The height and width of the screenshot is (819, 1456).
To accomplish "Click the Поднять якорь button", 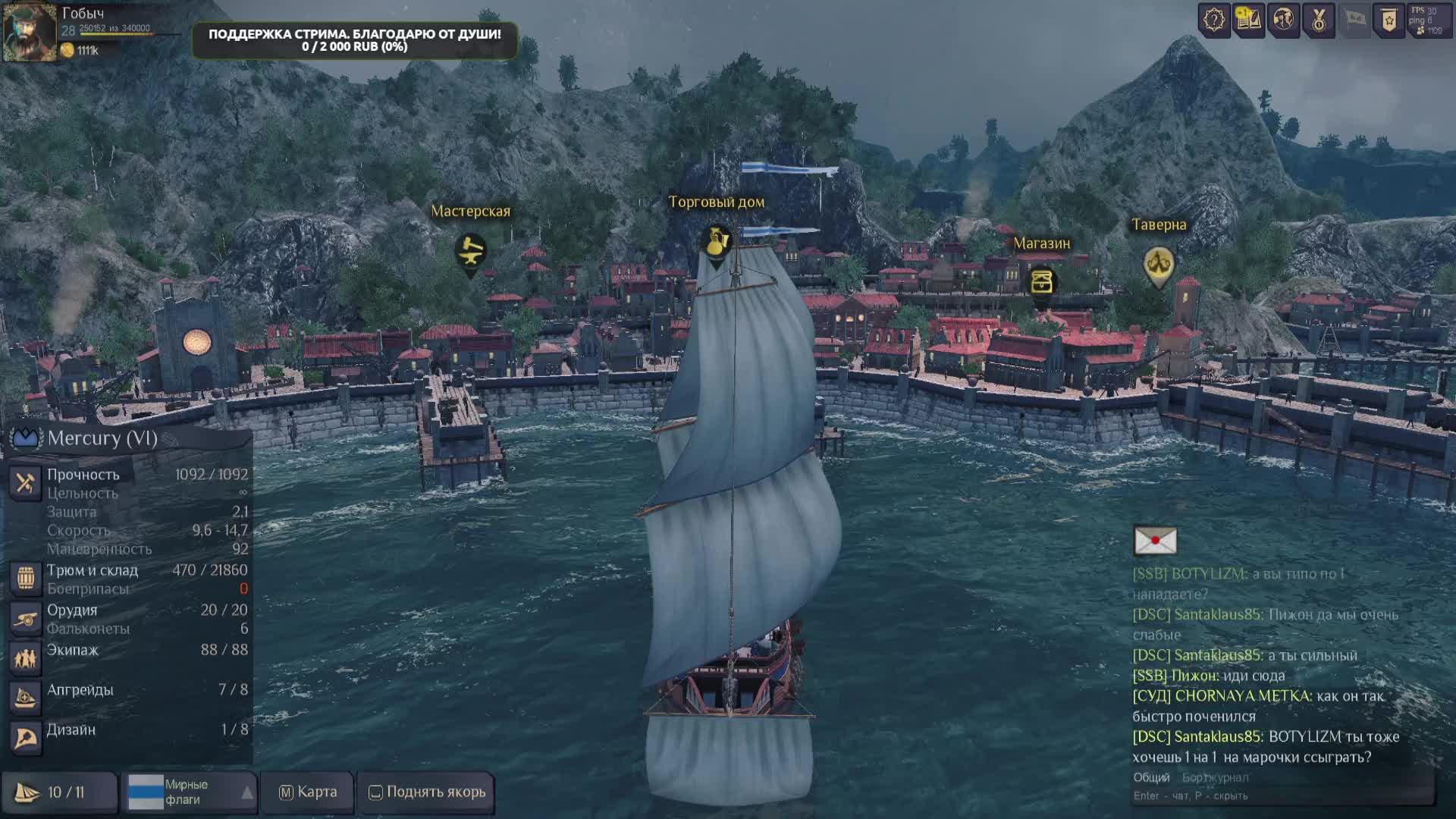I will click(427, 792).
